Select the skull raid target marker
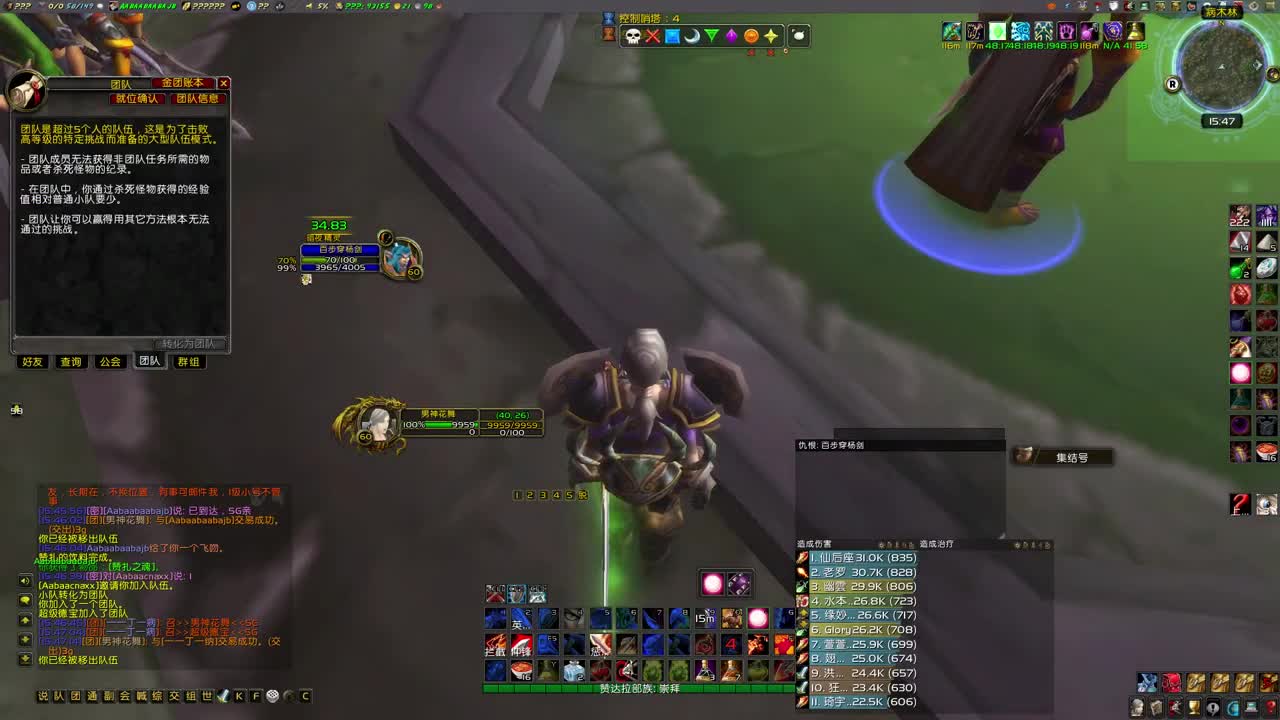Screen dimensions: 1280x720 click(633, 36)
